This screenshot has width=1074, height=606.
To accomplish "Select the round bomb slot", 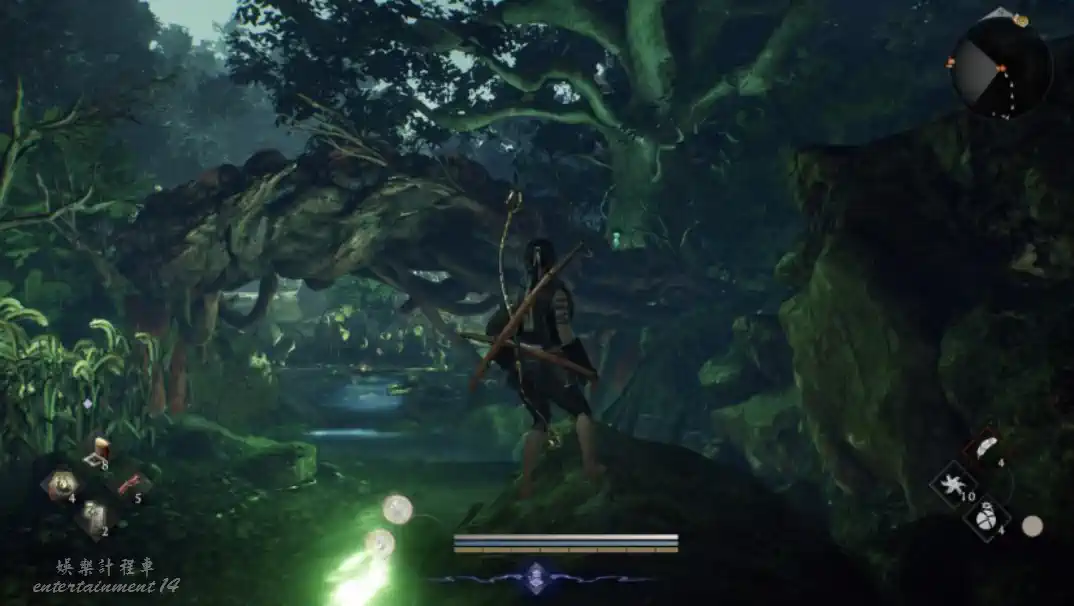I will [986, 518].
